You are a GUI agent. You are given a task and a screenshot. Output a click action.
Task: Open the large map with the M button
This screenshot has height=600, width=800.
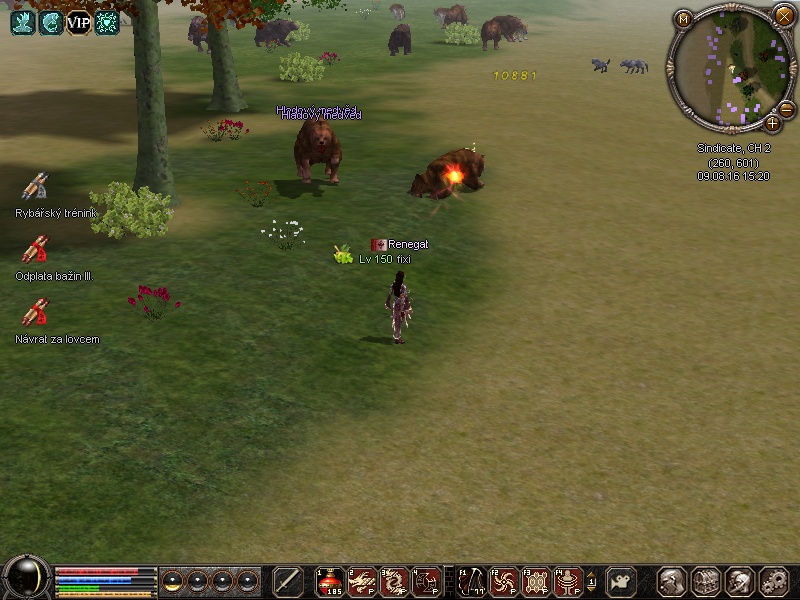pos(684,19)
